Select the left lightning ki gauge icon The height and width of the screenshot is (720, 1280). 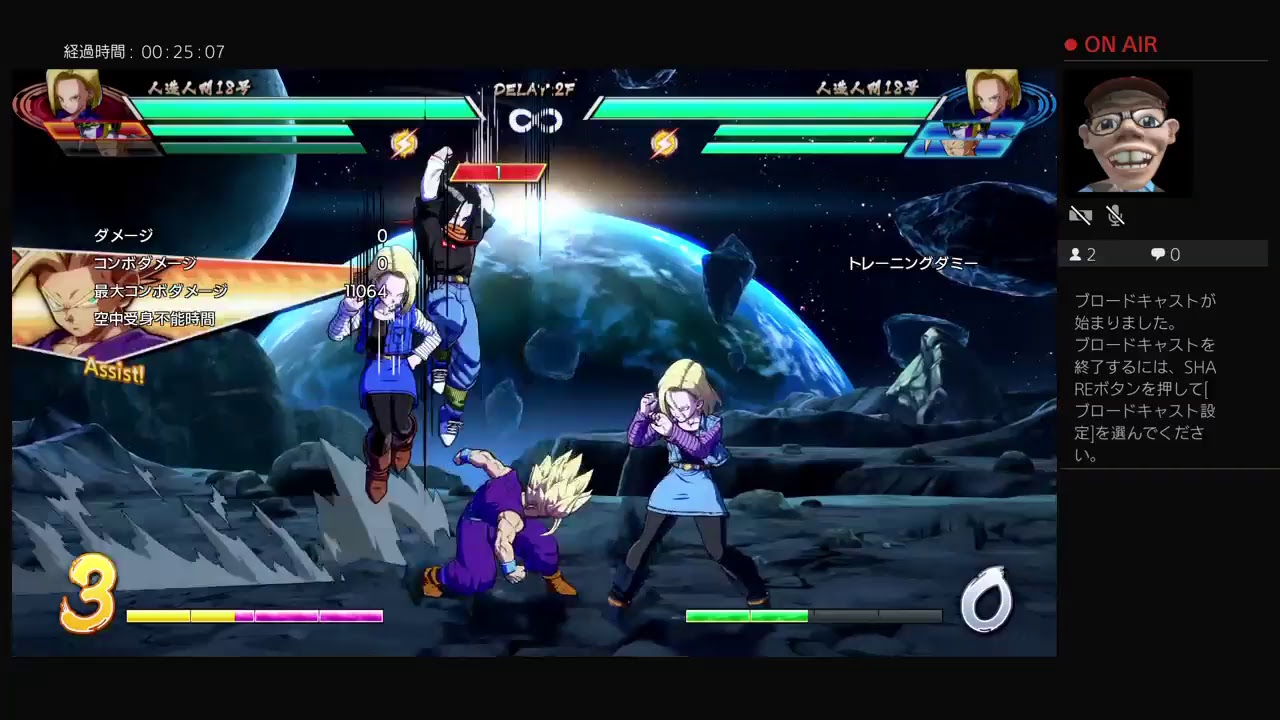tap(402, 142)
